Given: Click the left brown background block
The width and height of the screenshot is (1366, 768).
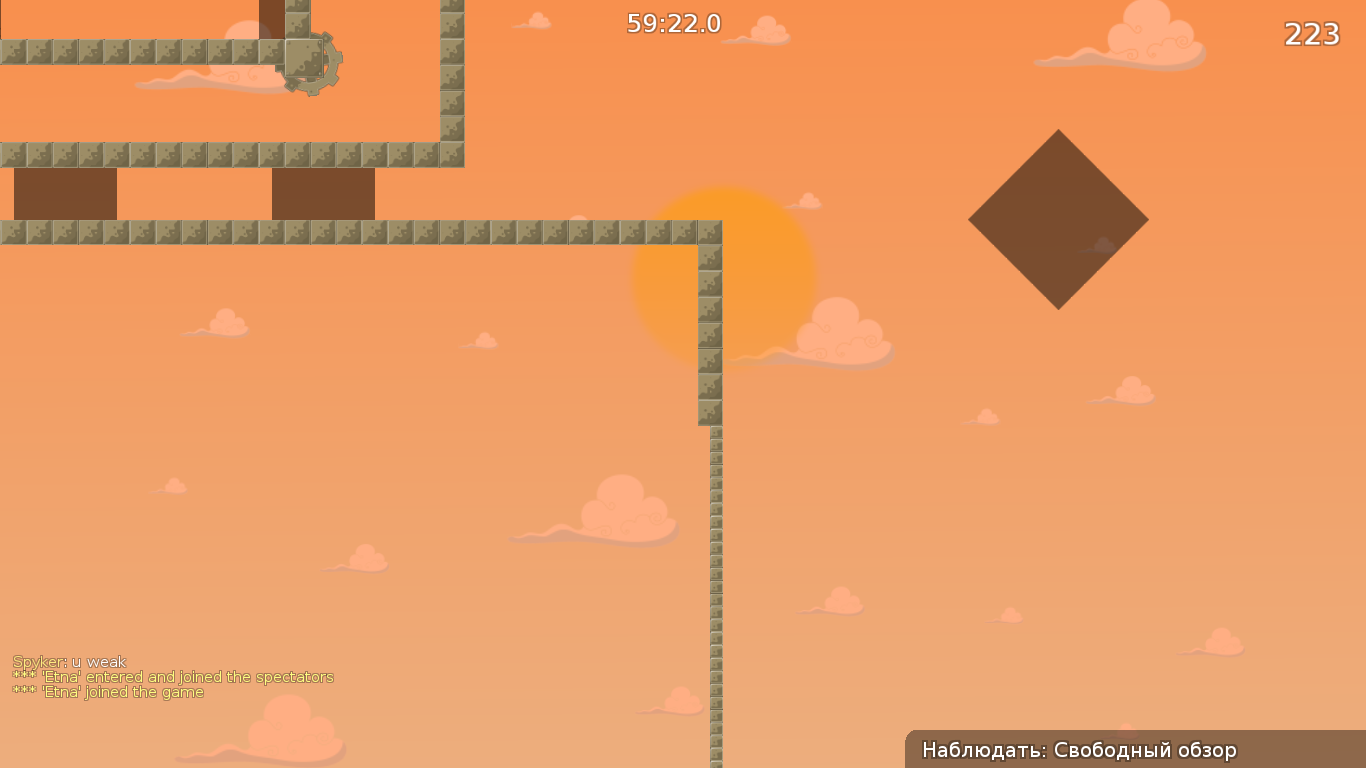Looking at the screenshot, I should point(64,192).
